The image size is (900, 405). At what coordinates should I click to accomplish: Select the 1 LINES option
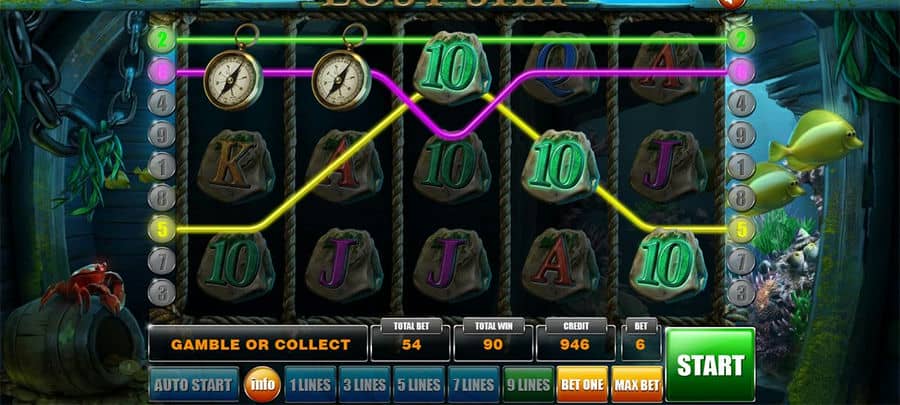[310, 384]
